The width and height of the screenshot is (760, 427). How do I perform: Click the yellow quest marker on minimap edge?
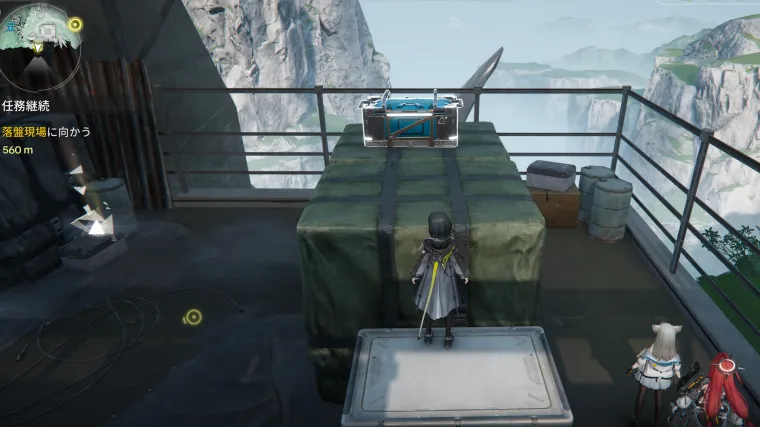(x=76, y=23)
